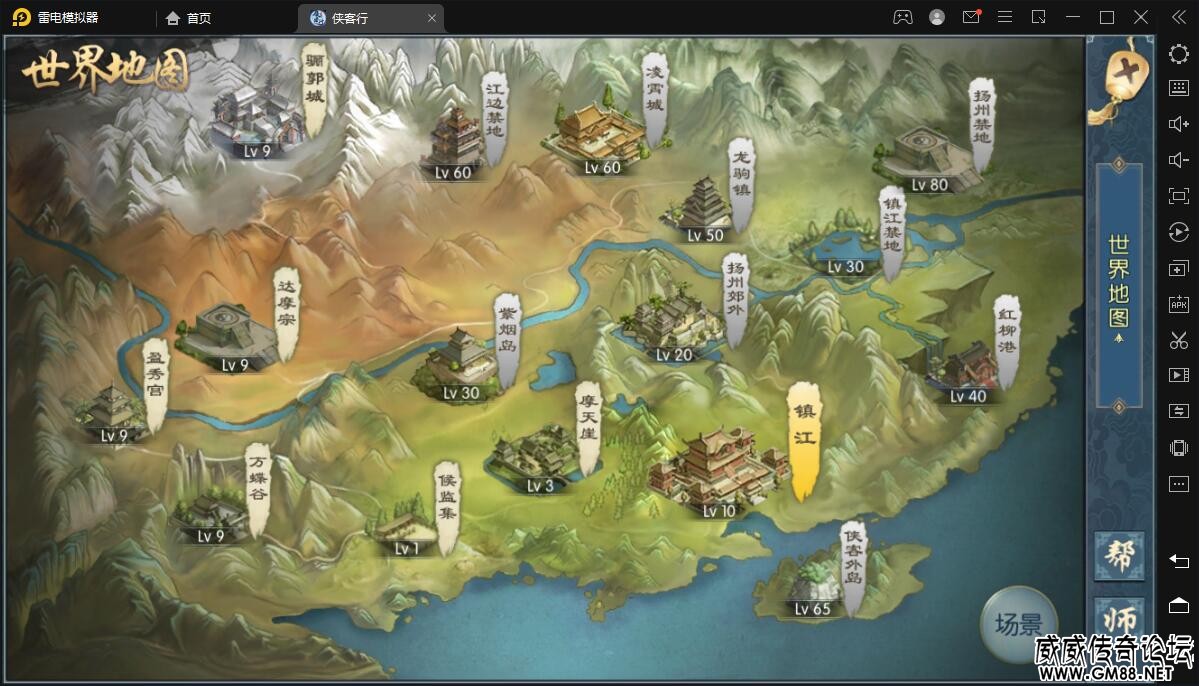Select the 侠客外岛 Lv 65 island

pyautogui.click(x=812, y=586)
